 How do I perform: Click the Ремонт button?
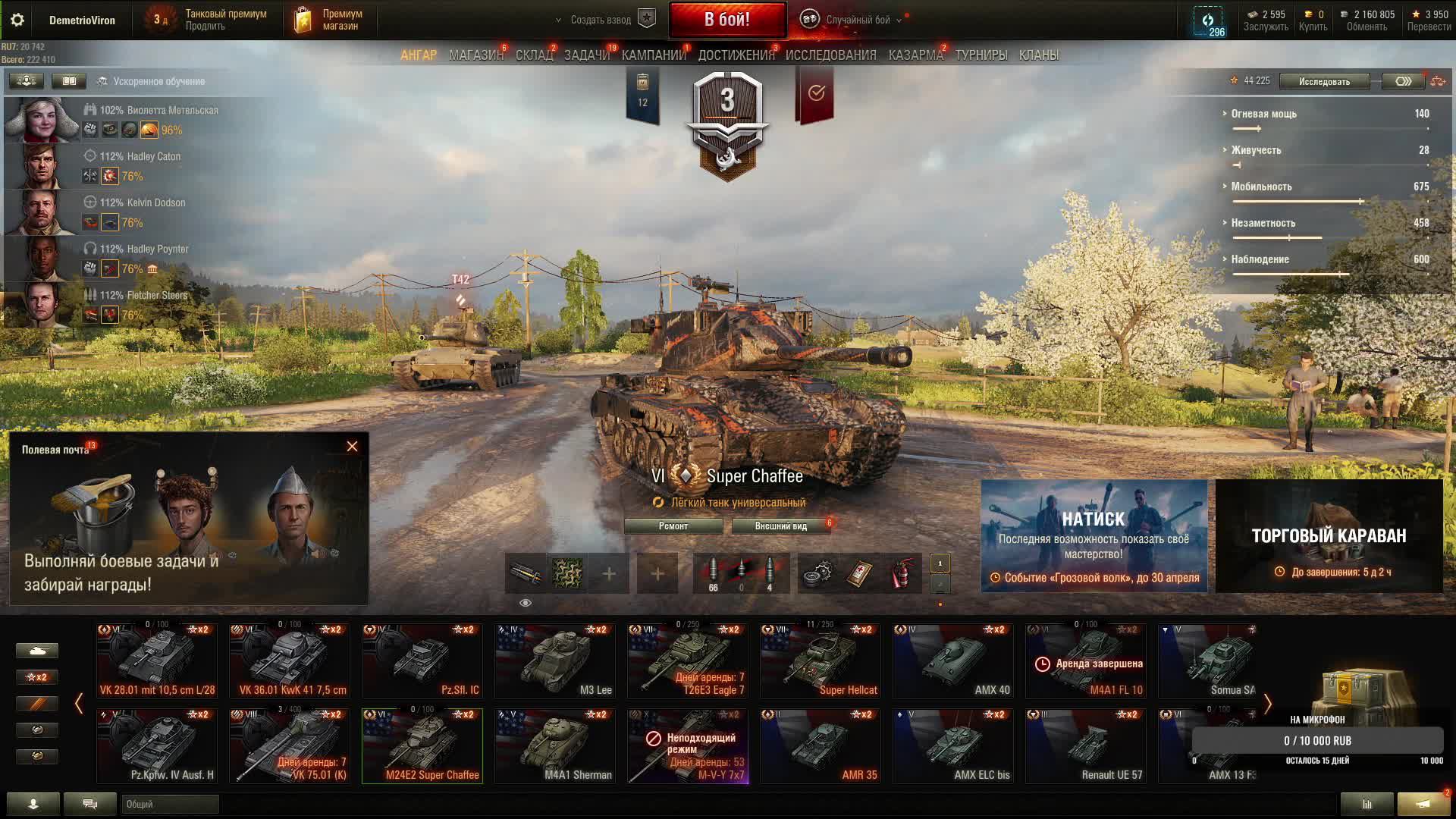pyautogui.click(x=673, y=526)
